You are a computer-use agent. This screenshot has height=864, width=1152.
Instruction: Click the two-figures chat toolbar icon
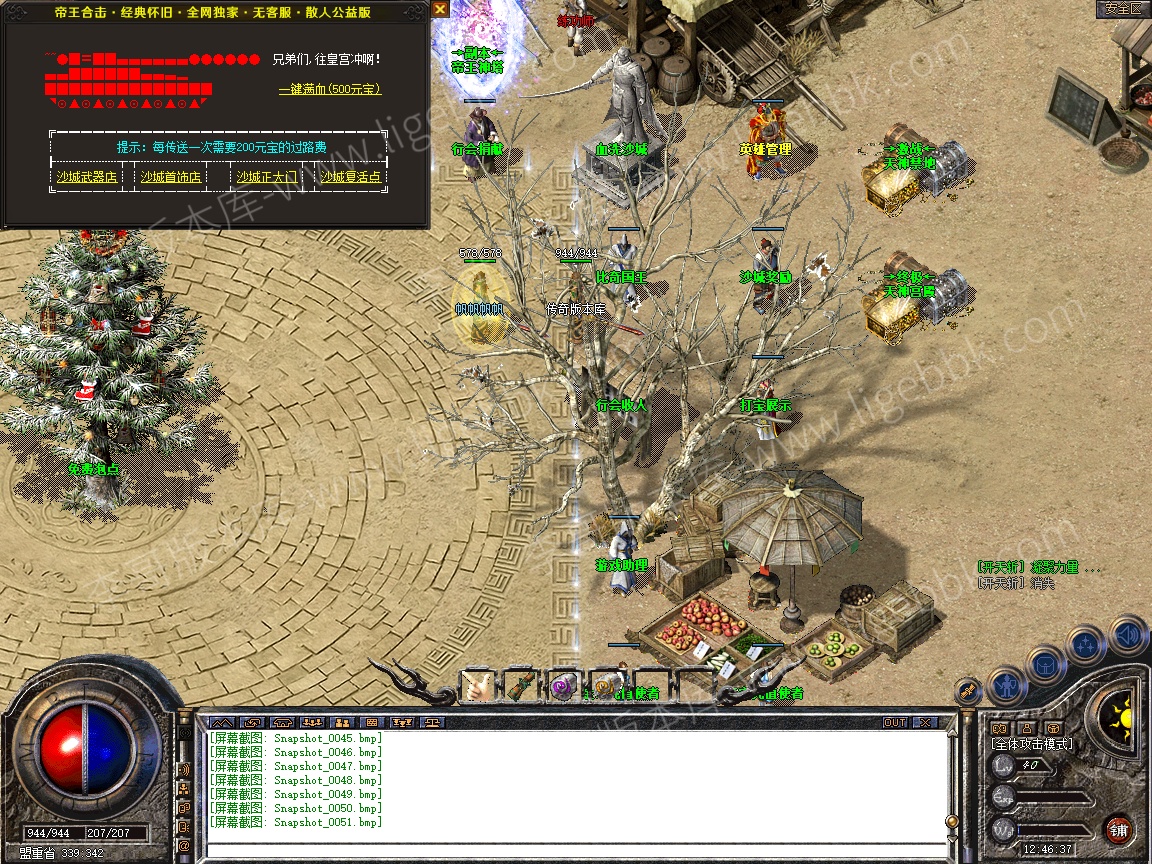click(x=342, y=722)
